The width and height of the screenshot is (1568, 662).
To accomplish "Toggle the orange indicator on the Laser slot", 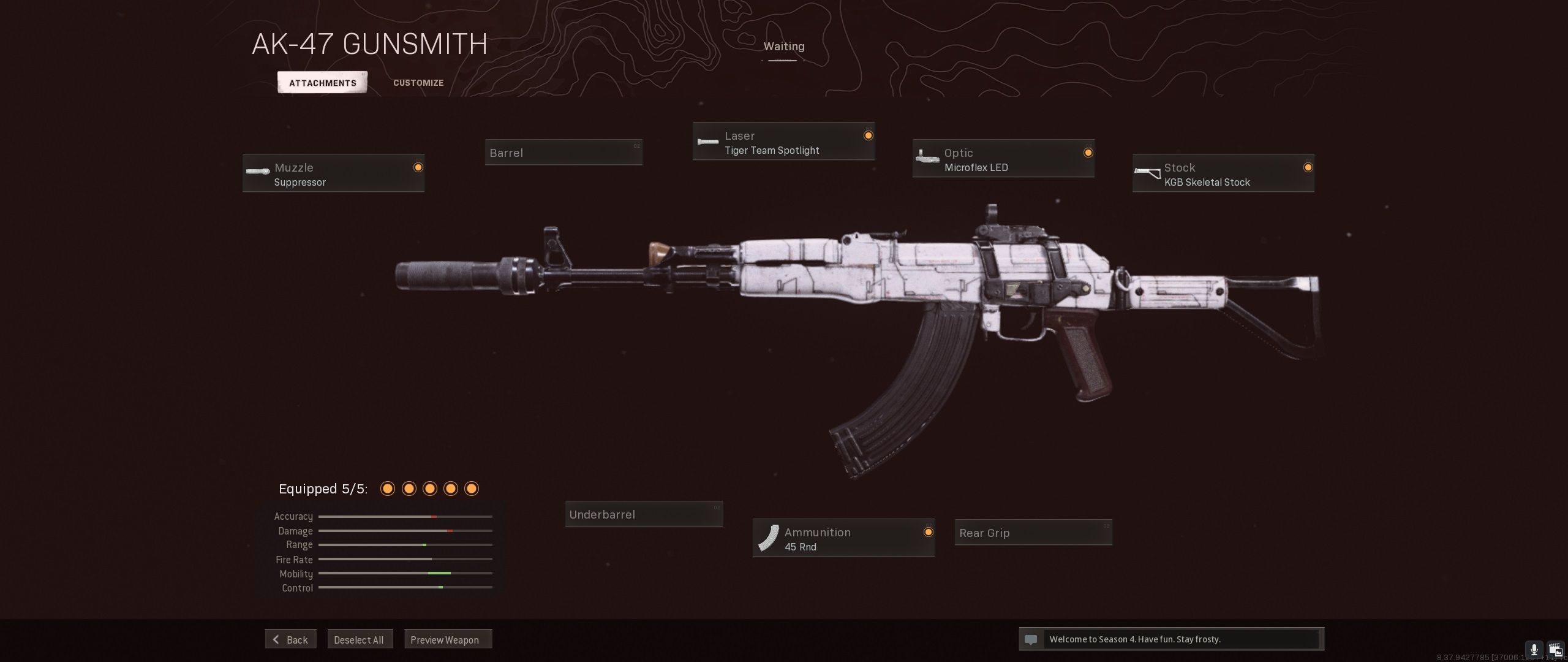I will point(869,135).
